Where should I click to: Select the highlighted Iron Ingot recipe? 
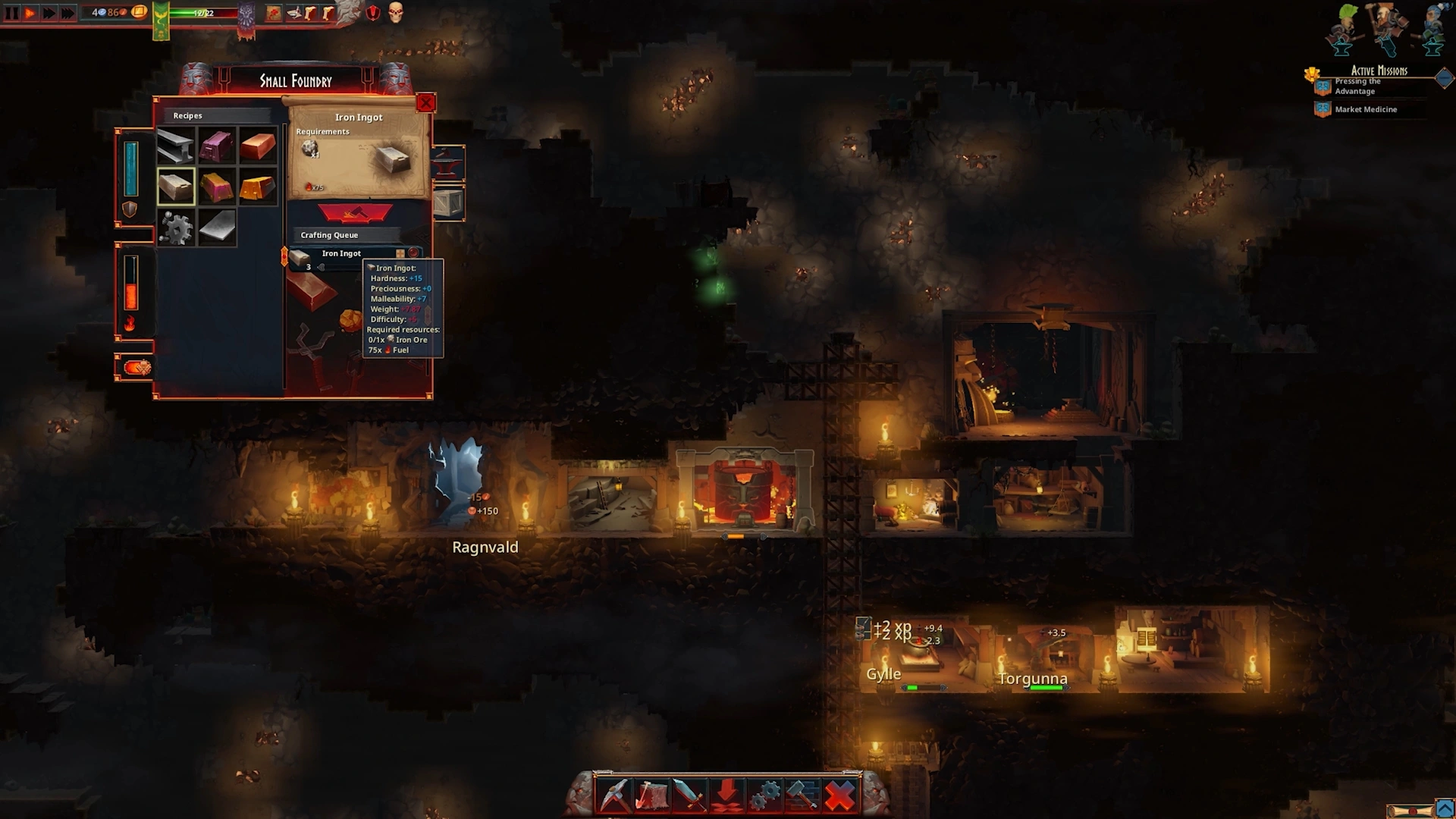click(176, 187)
